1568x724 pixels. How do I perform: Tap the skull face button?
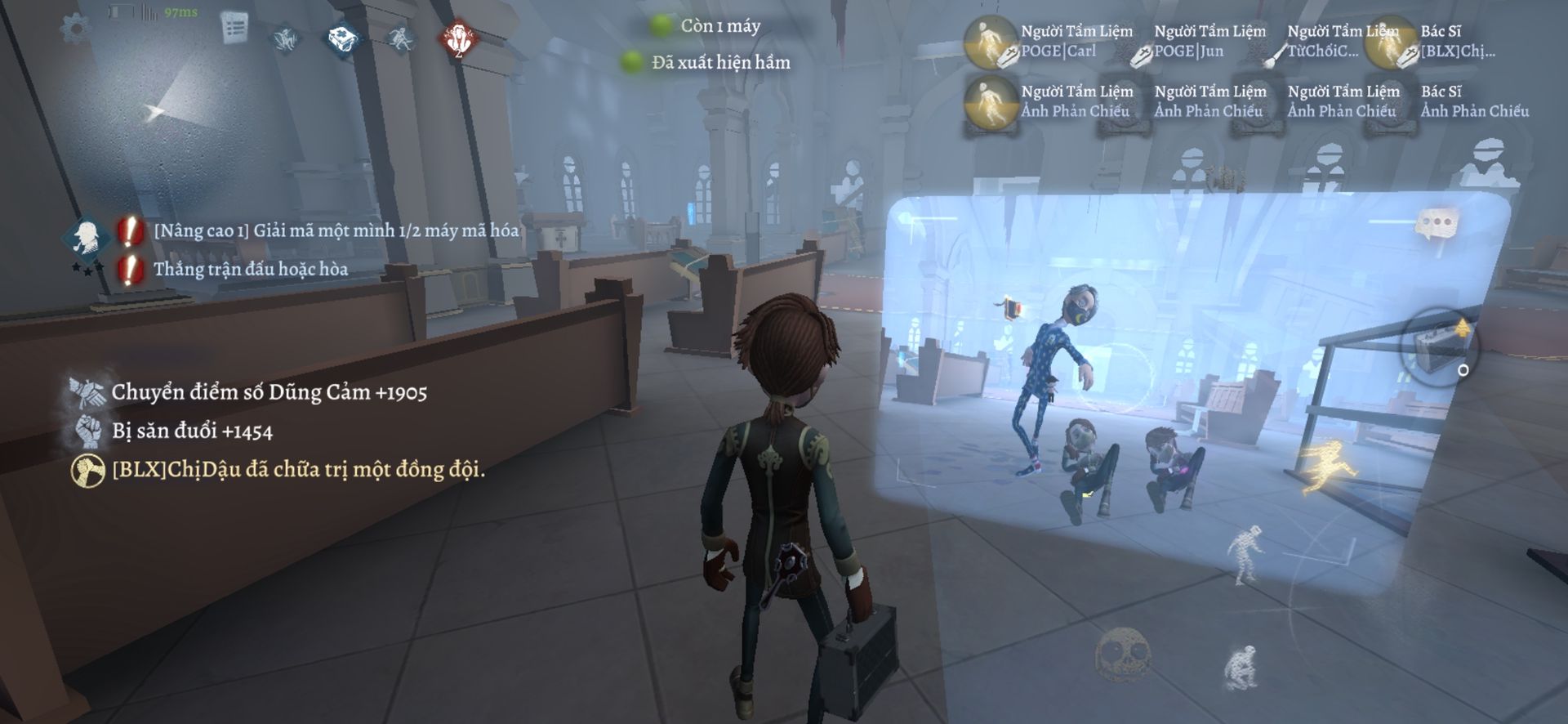click(x=1121, y=653)
